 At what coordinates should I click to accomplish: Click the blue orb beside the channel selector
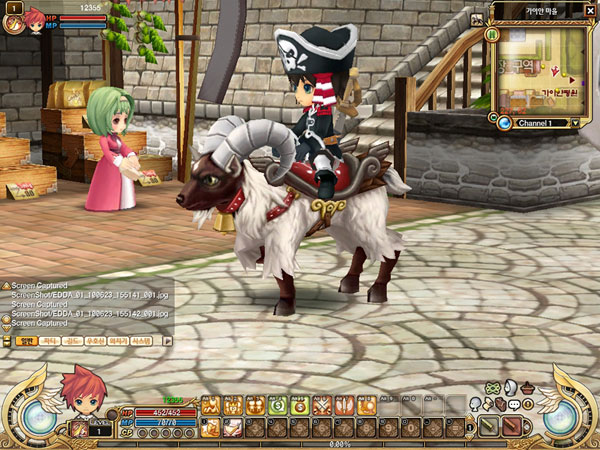(505, 122)
